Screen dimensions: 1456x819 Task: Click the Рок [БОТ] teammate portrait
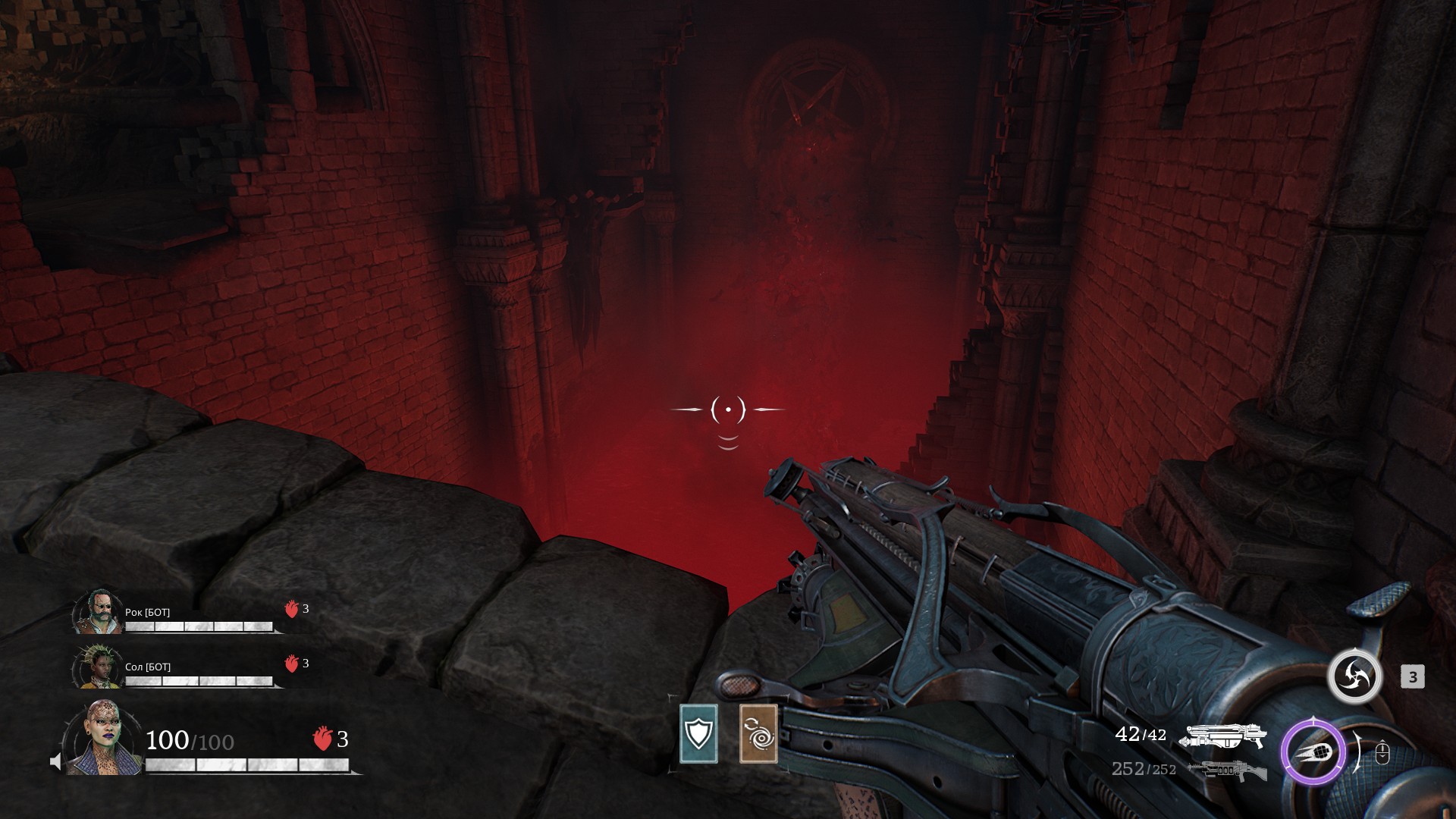point(99,611)
